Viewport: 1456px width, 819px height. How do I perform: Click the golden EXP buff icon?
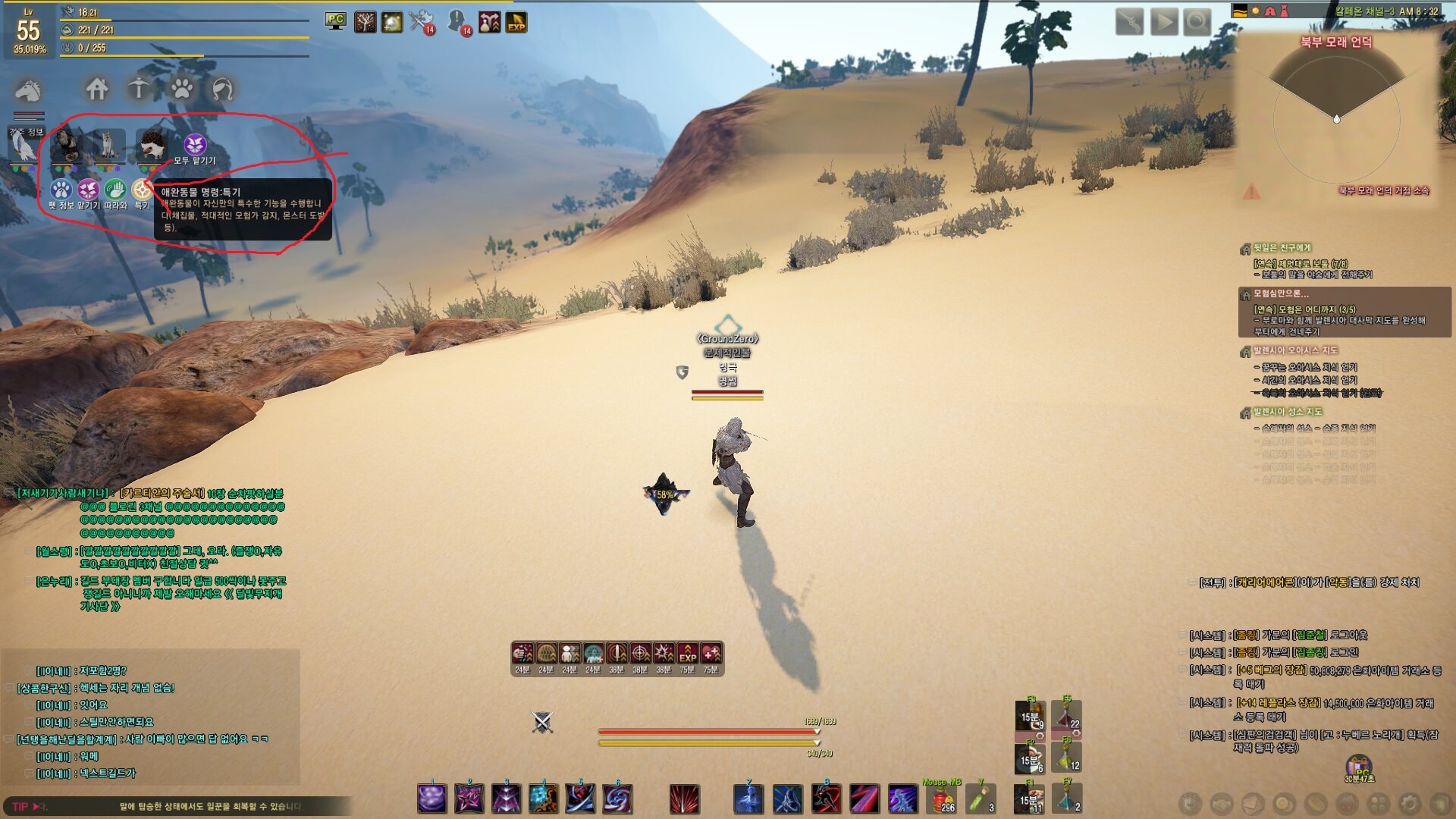[x=516, y=23]
